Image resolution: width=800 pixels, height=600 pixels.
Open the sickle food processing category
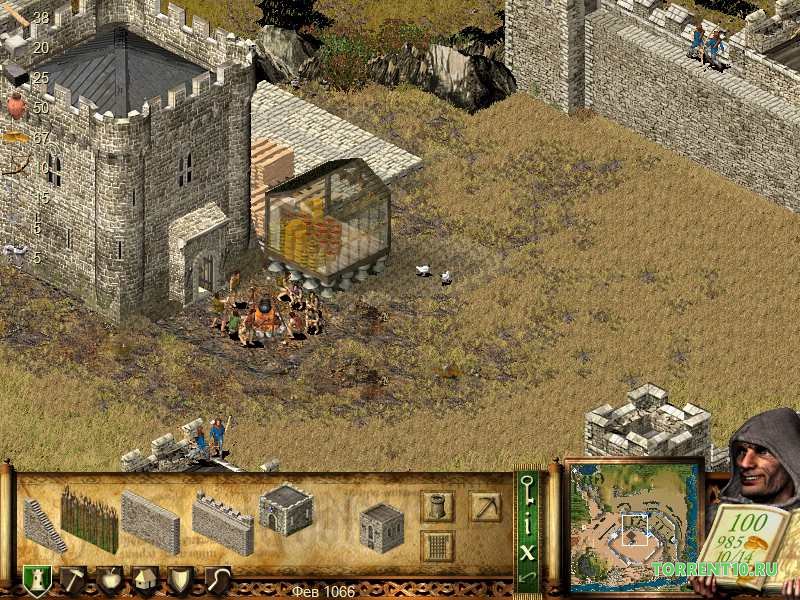[x=217, y=580]
